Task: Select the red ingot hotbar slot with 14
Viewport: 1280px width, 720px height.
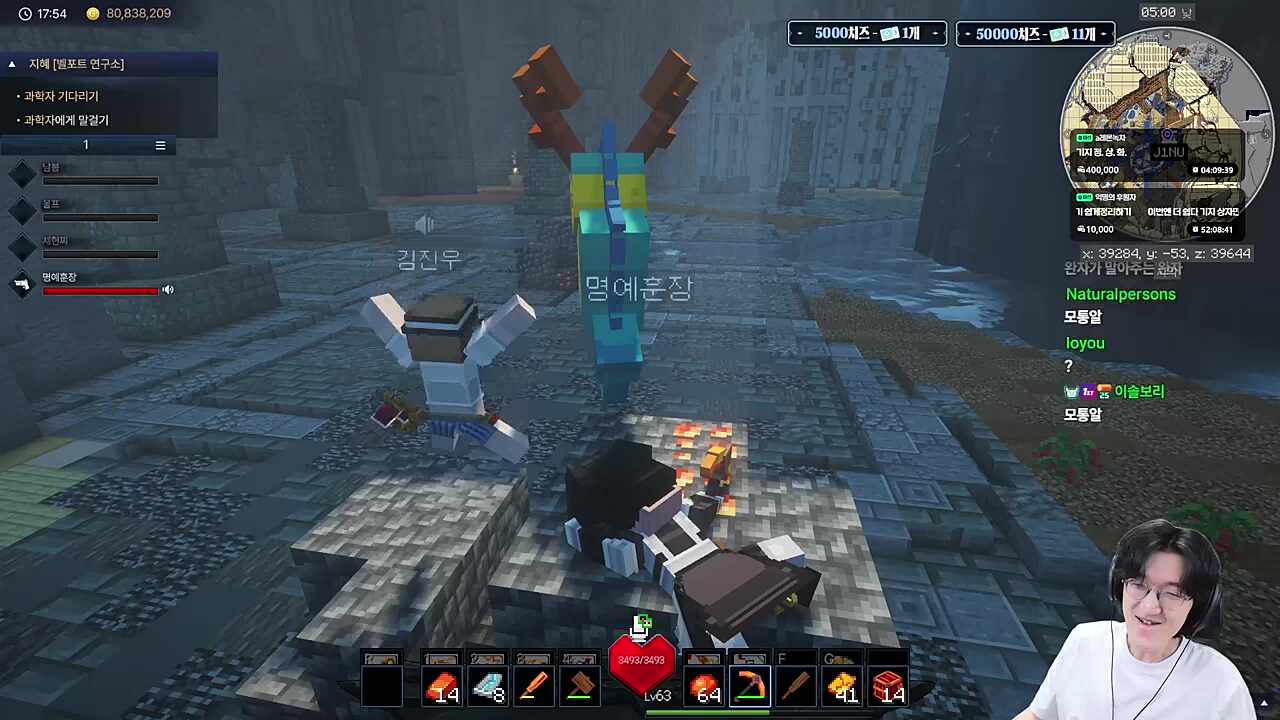Action: point(441,687)
